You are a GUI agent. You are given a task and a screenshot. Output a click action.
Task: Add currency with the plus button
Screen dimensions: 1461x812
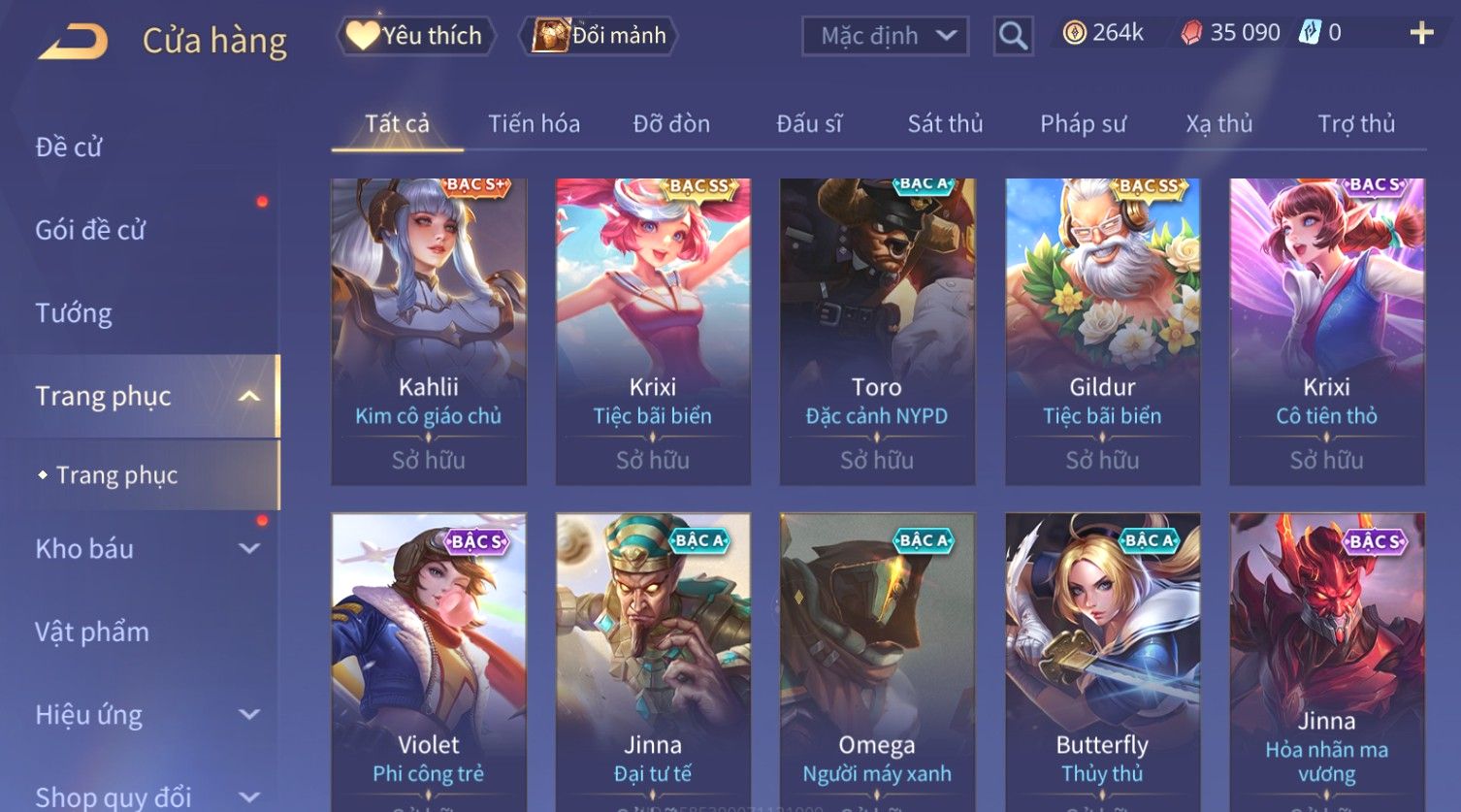click(x=1421, y=33)
